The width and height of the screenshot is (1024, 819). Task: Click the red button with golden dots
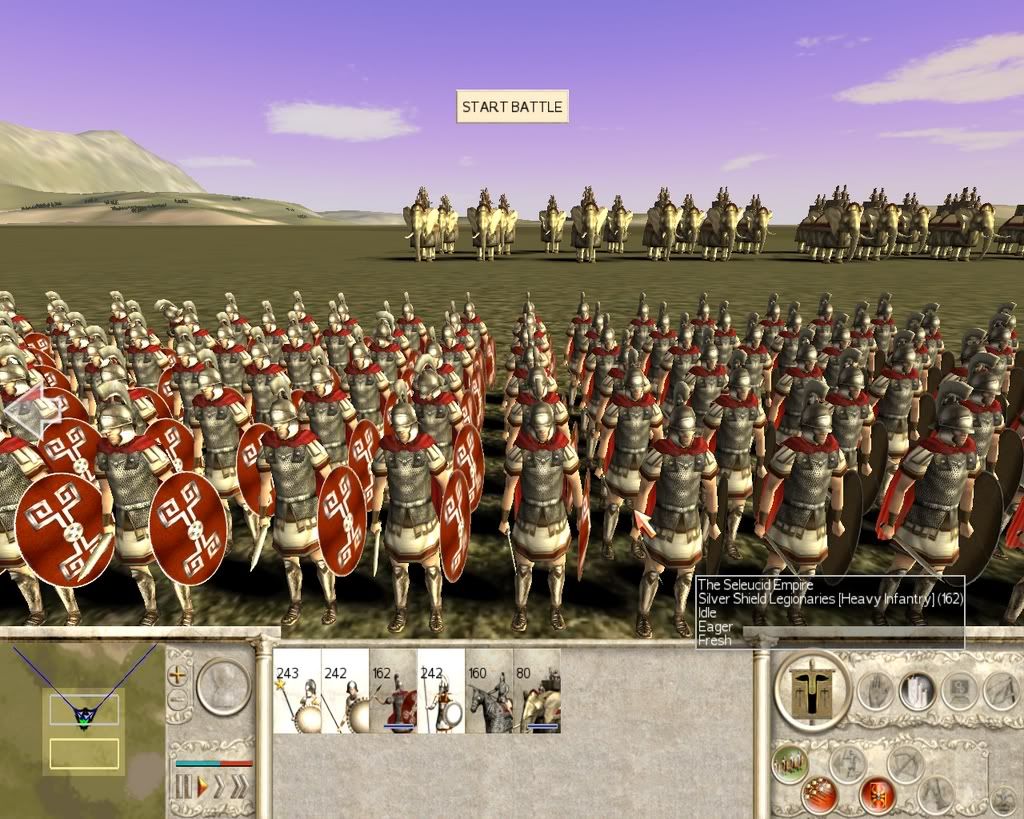(x=820, y=795)
